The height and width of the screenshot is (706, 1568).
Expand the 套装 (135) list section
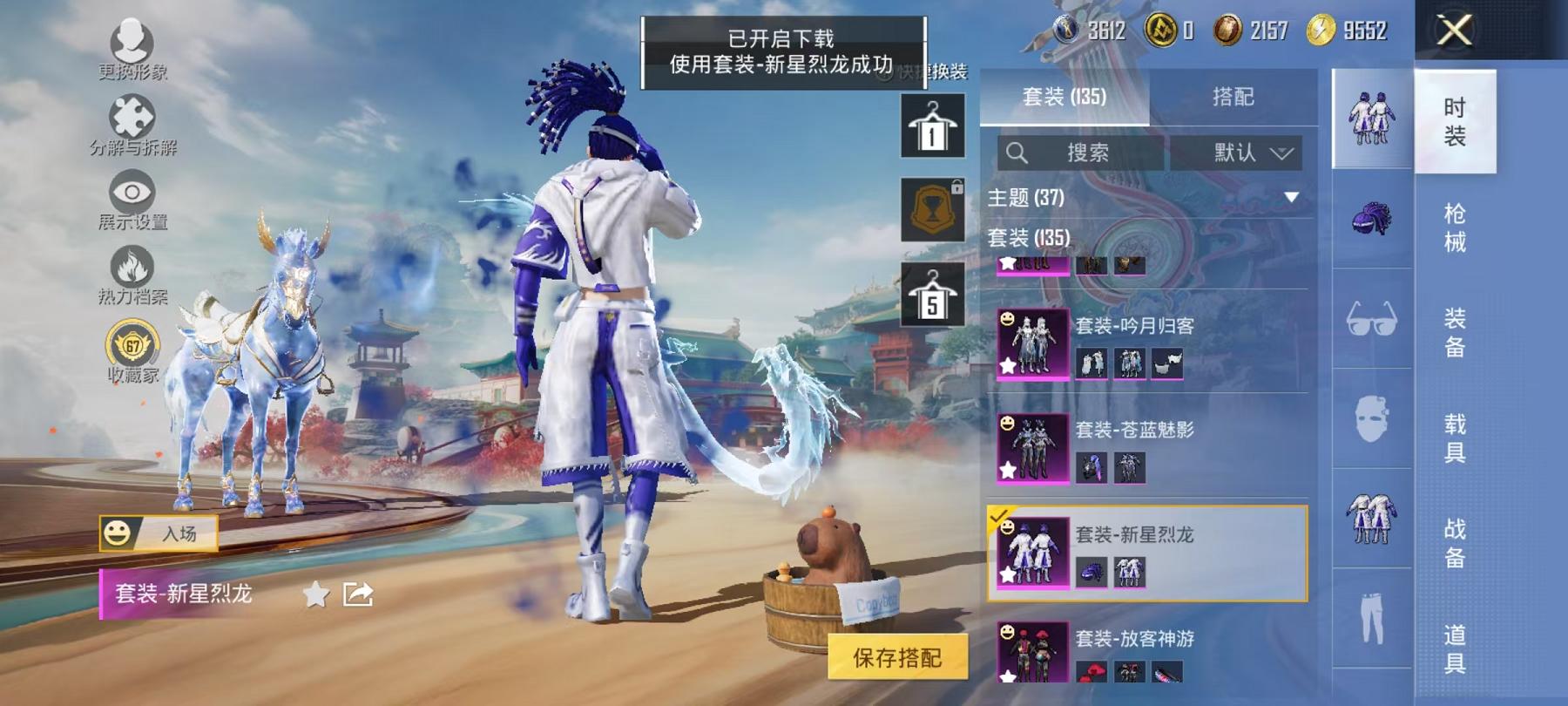1028,238
